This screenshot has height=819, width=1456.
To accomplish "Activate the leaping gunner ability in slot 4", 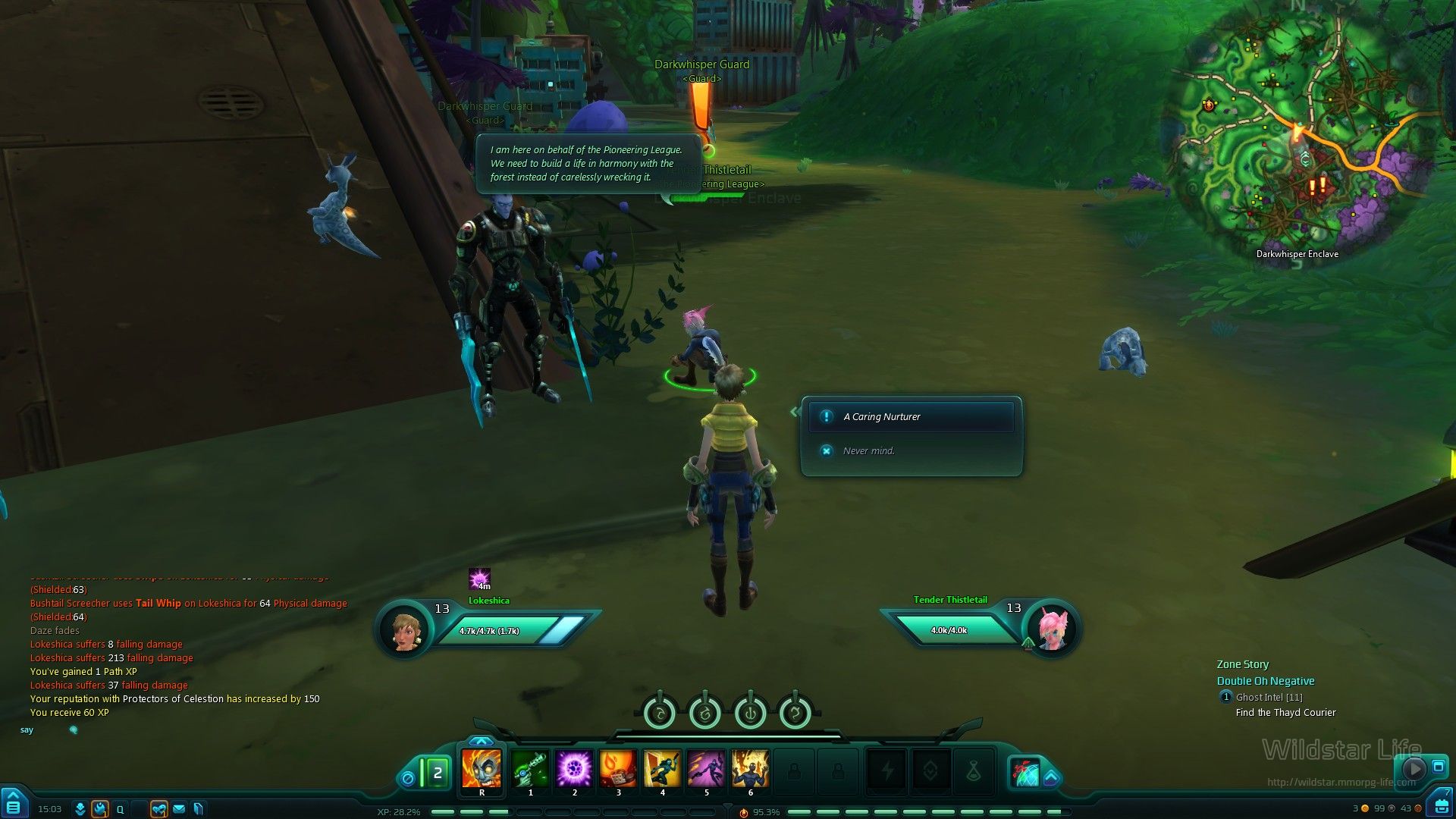I will click(x=662, y=770).
